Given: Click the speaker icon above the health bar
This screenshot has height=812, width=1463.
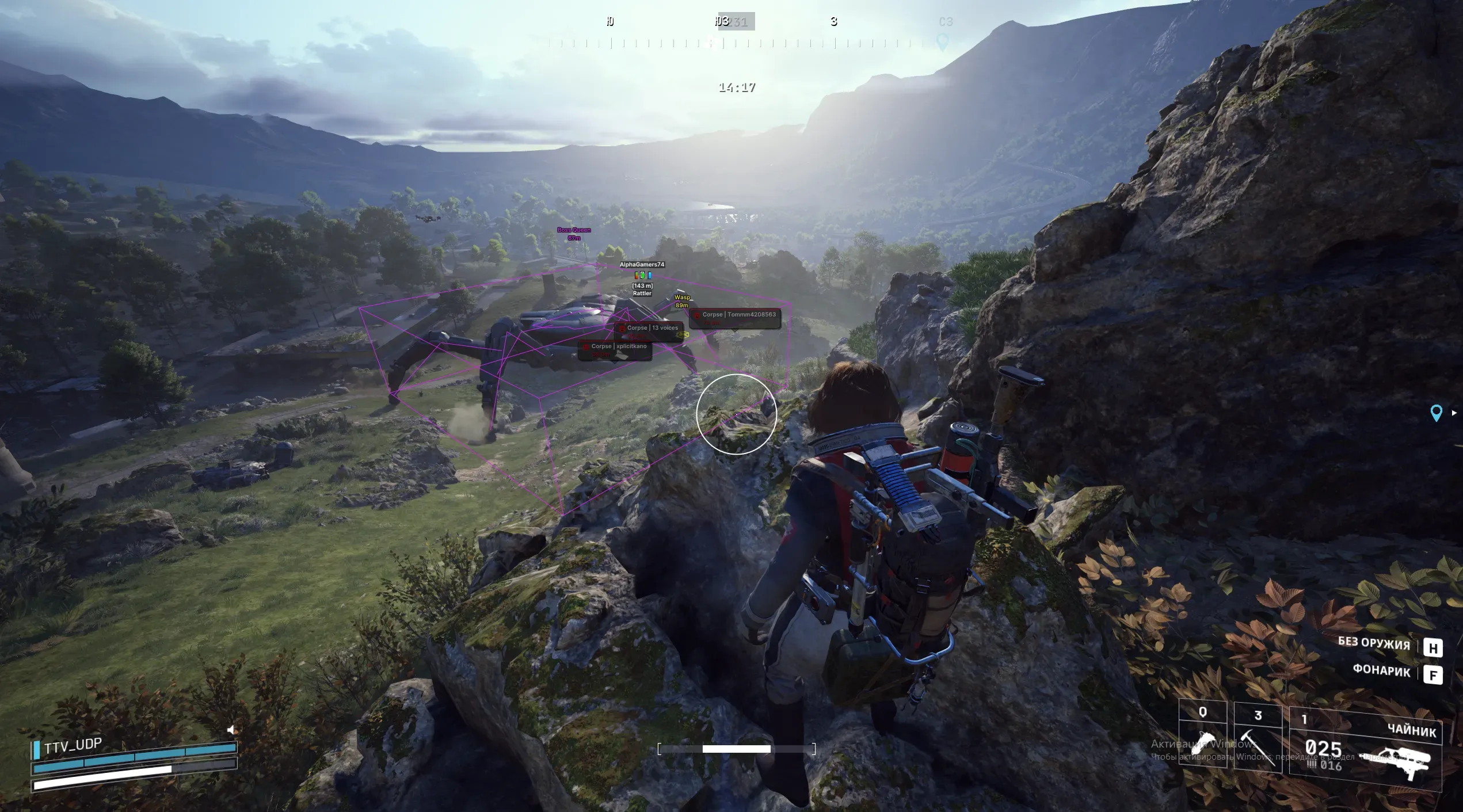Looking at the screenshot, I should (x=231, y=730).
